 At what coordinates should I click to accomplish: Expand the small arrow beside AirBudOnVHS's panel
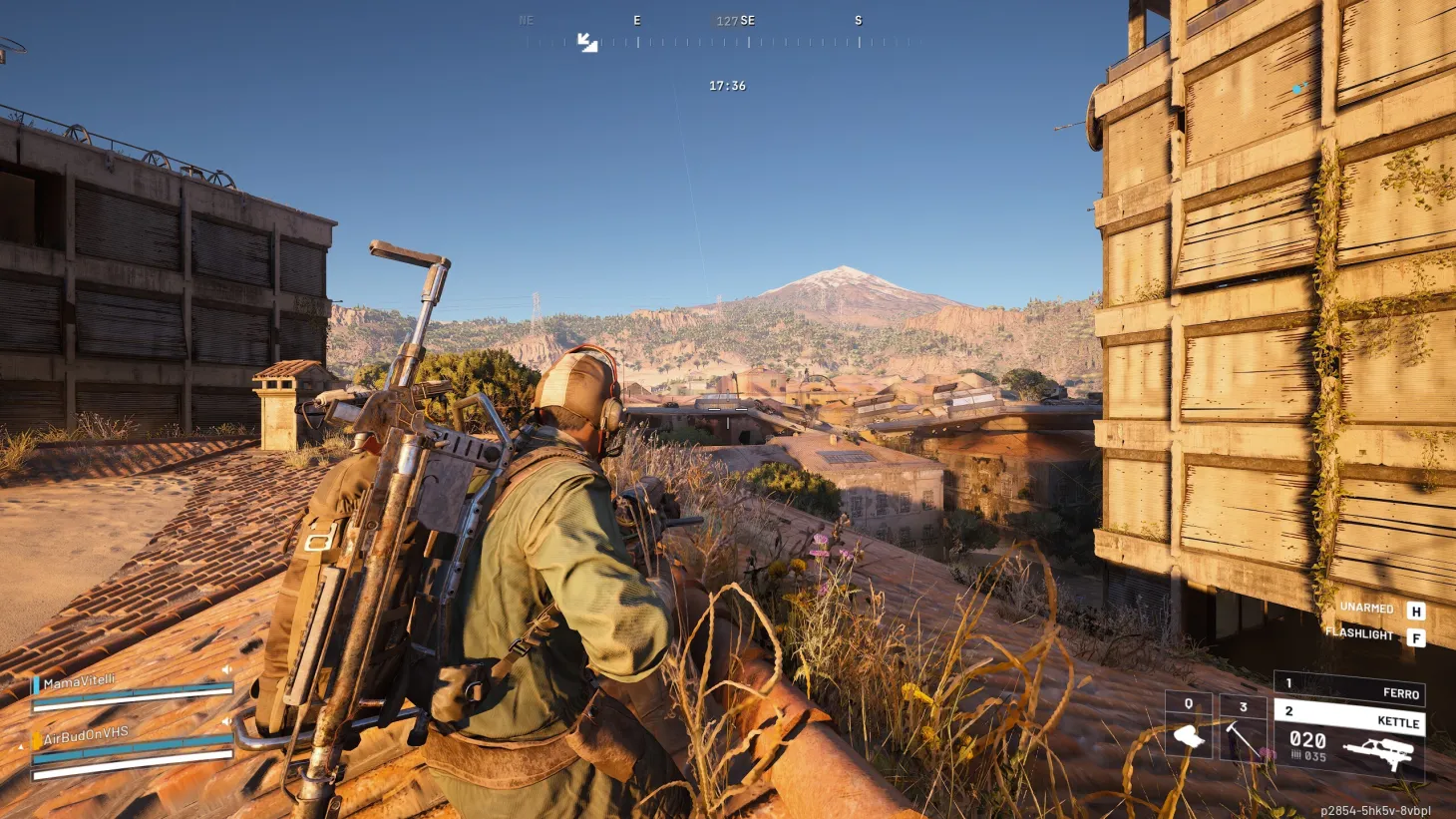point(21,746)
